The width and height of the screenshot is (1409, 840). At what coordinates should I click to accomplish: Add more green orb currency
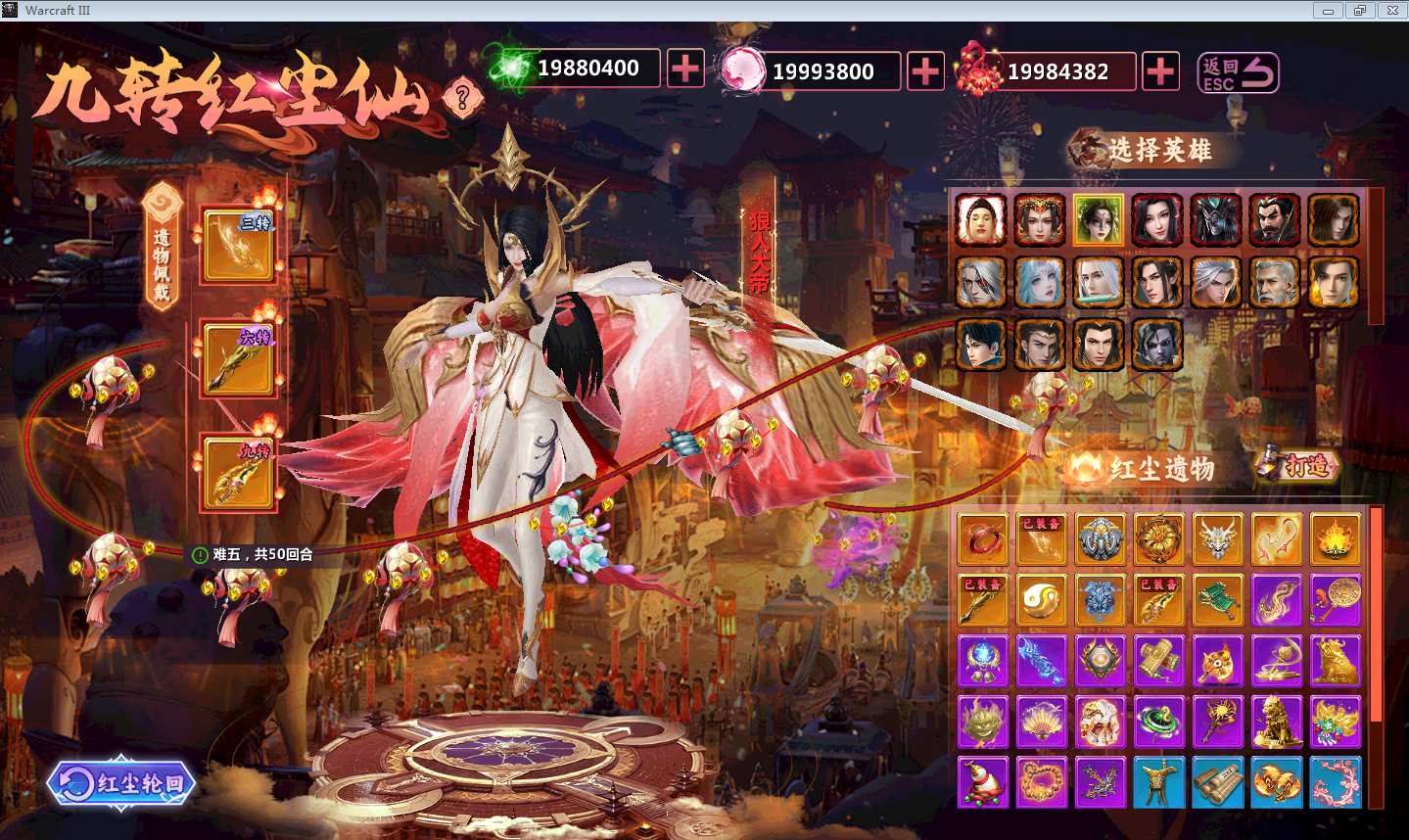click(x=685, y=69)
